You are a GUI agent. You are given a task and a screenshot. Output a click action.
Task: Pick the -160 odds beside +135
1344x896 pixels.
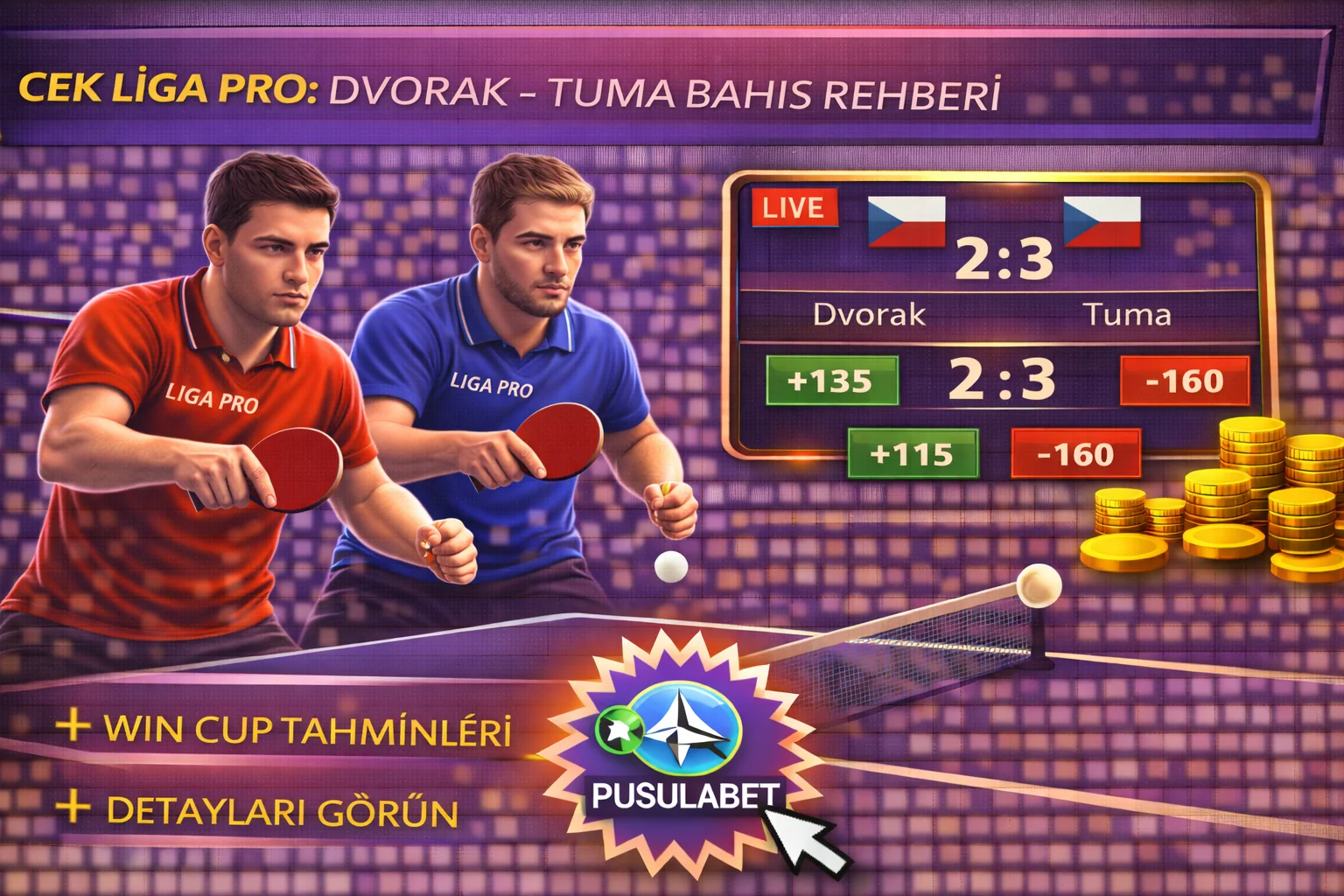point(1184,381)
